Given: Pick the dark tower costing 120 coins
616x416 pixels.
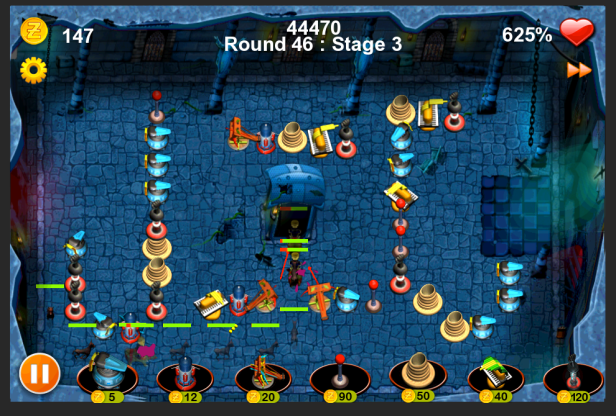Looking at the screenshot, I should [573, 375].
